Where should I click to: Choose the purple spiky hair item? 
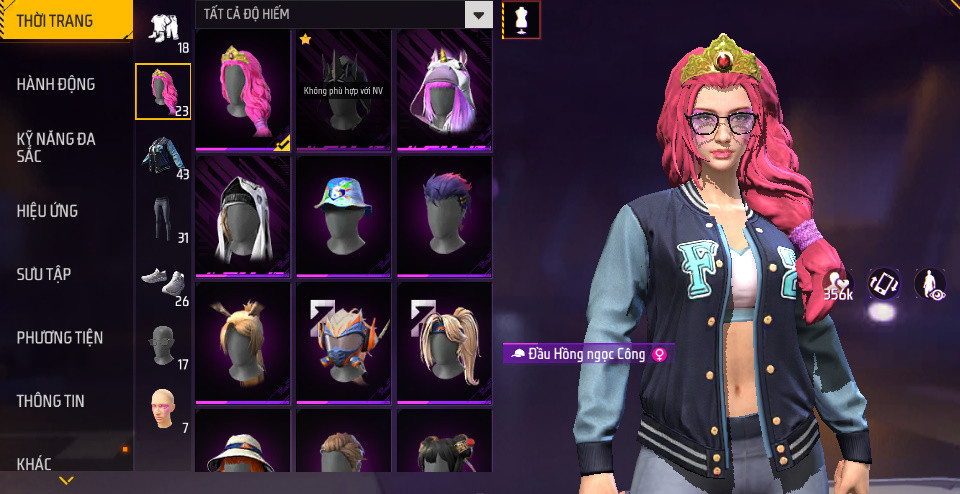tap(444, 214)
